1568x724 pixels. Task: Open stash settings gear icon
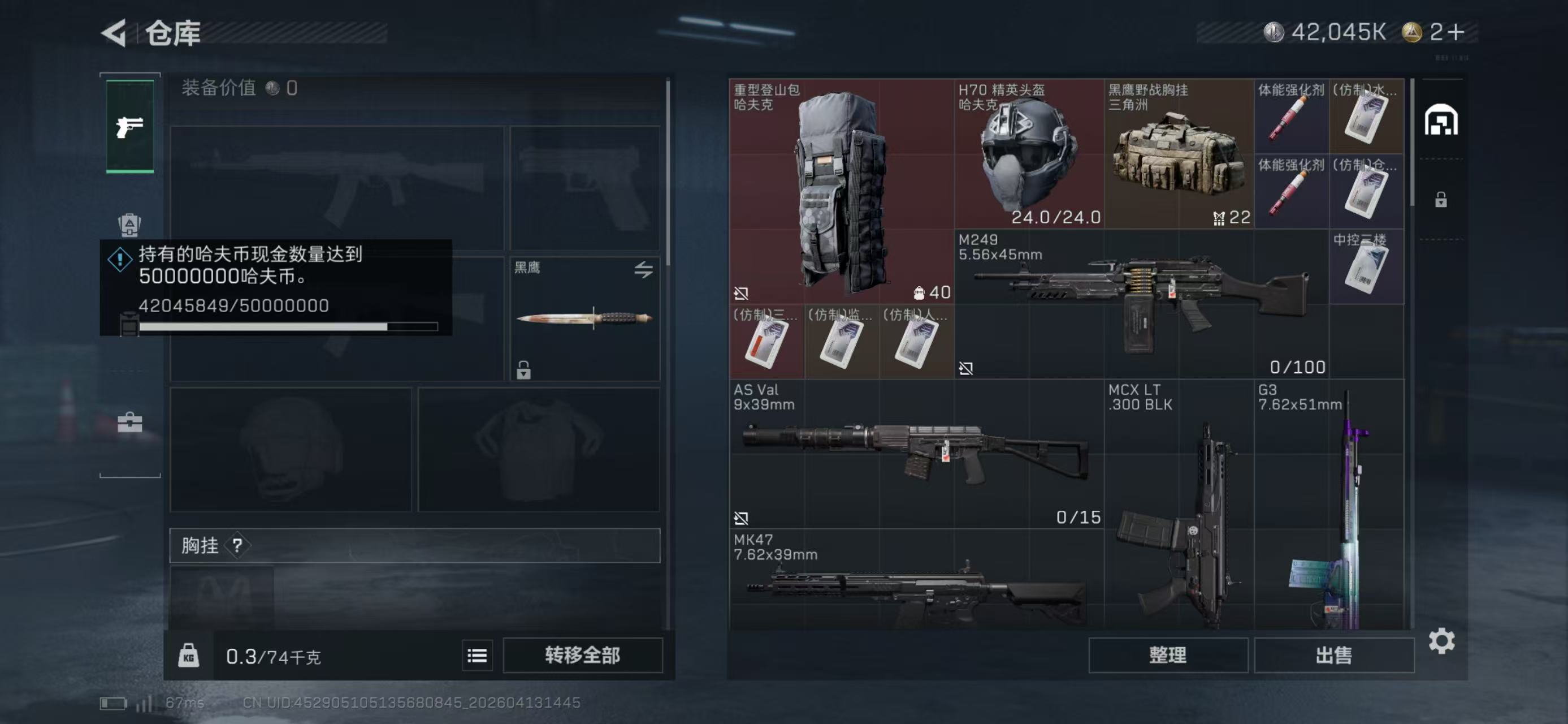(1441, 641)
